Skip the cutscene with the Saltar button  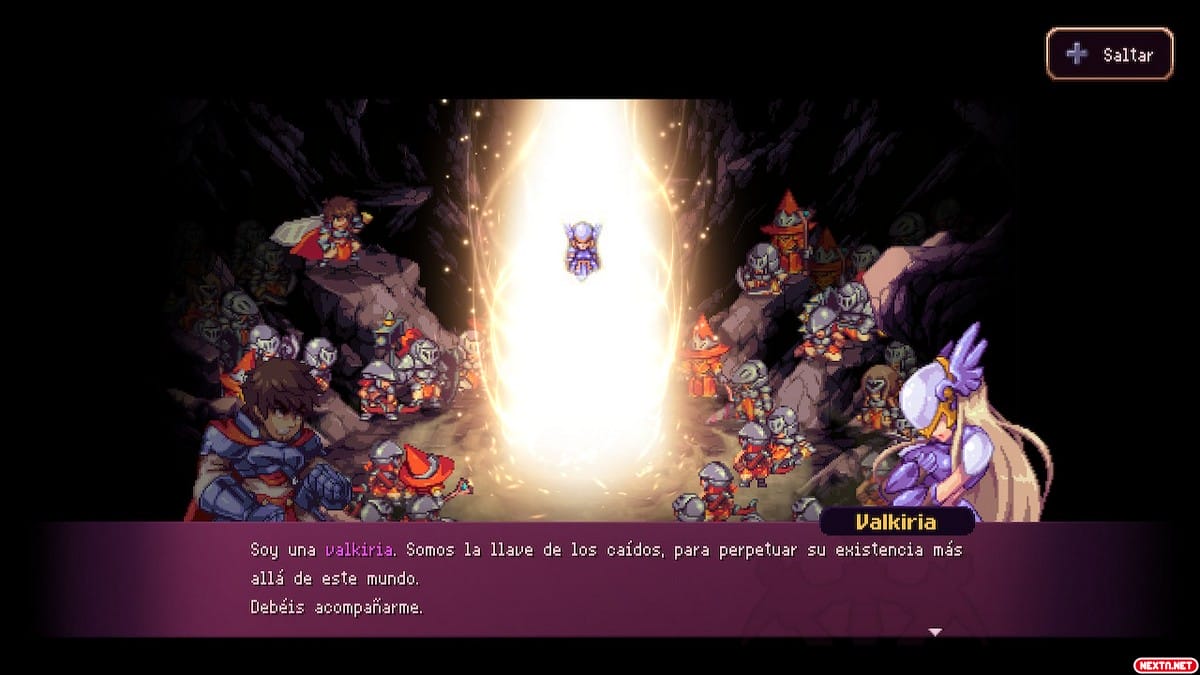[x=1109, y=54]
